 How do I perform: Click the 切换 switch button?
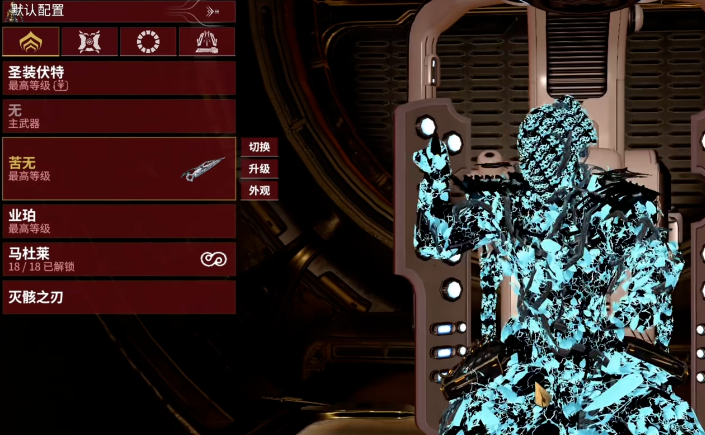point(259,147)
